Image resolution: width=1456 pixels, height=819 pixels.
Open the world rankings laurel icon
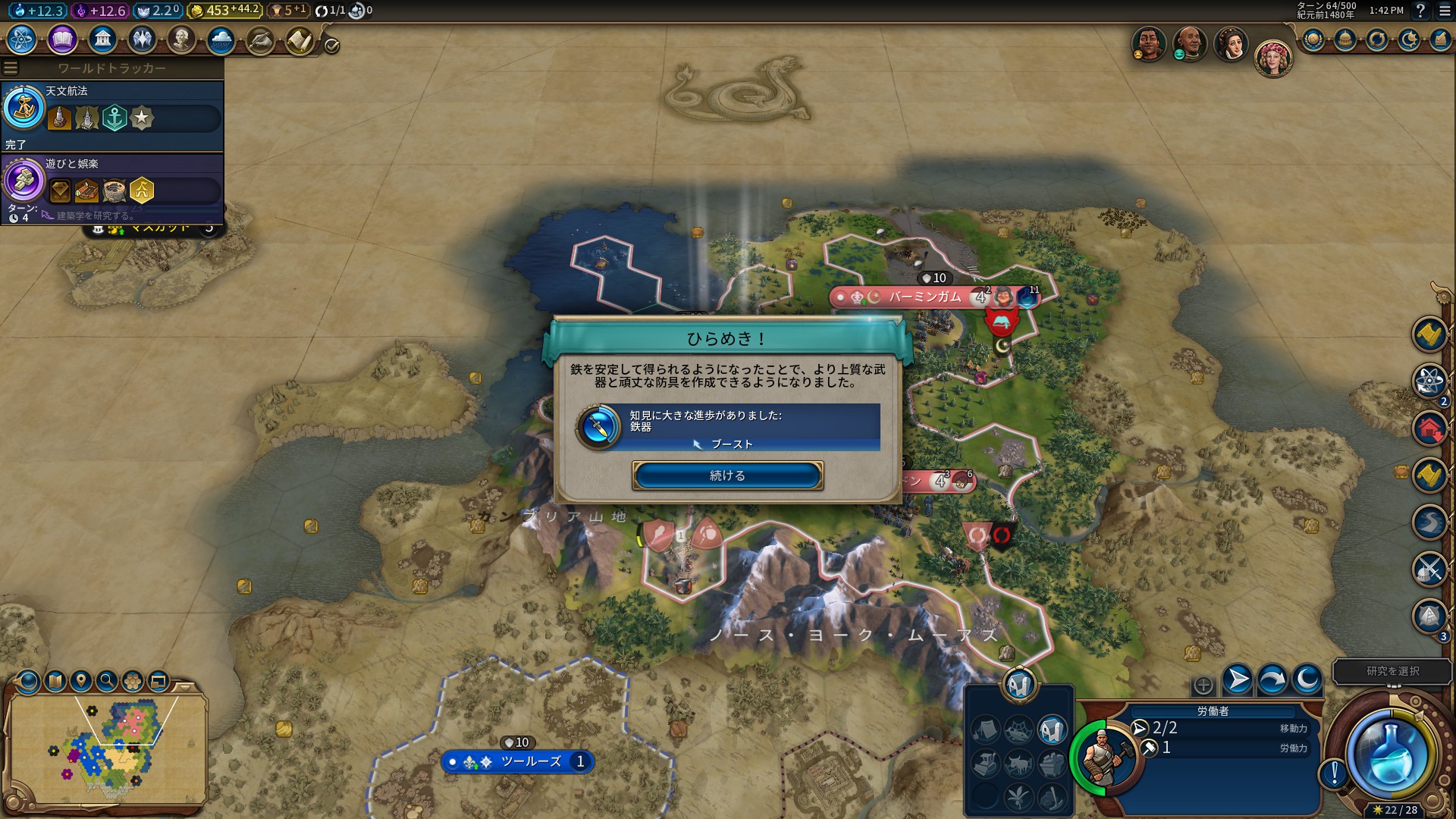[x=1314, y=39]
